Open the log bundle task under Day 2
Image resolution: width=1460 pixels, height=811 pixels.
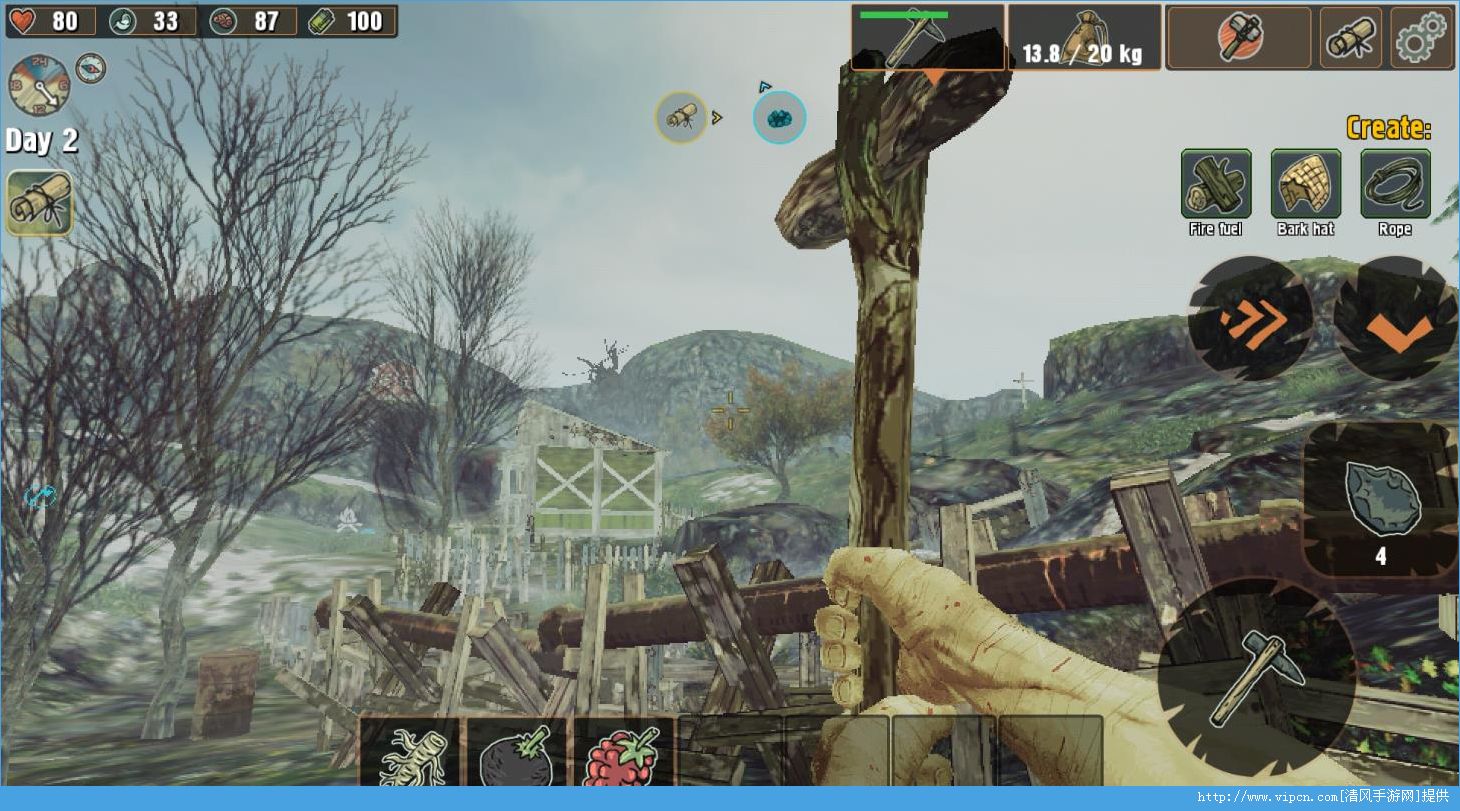[40, 202]
